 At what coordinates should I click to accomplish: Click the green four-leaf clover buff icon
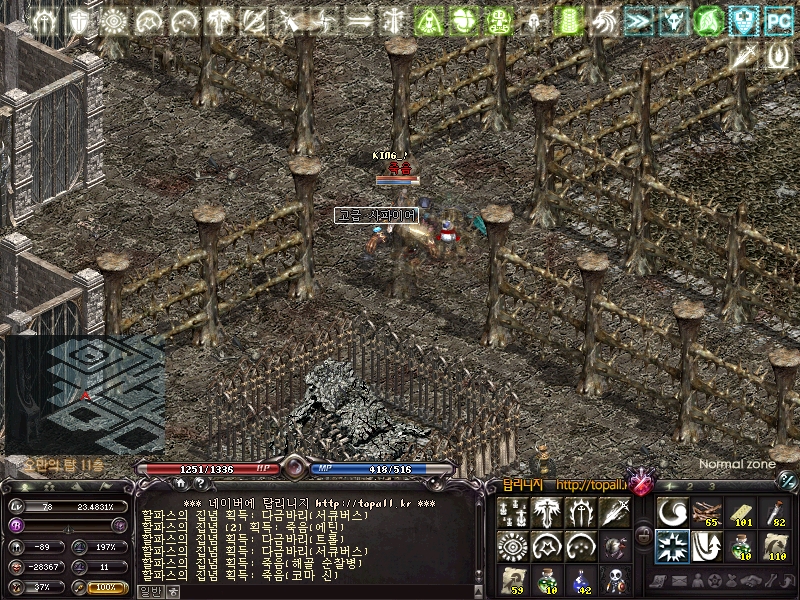tap(463, 19)
